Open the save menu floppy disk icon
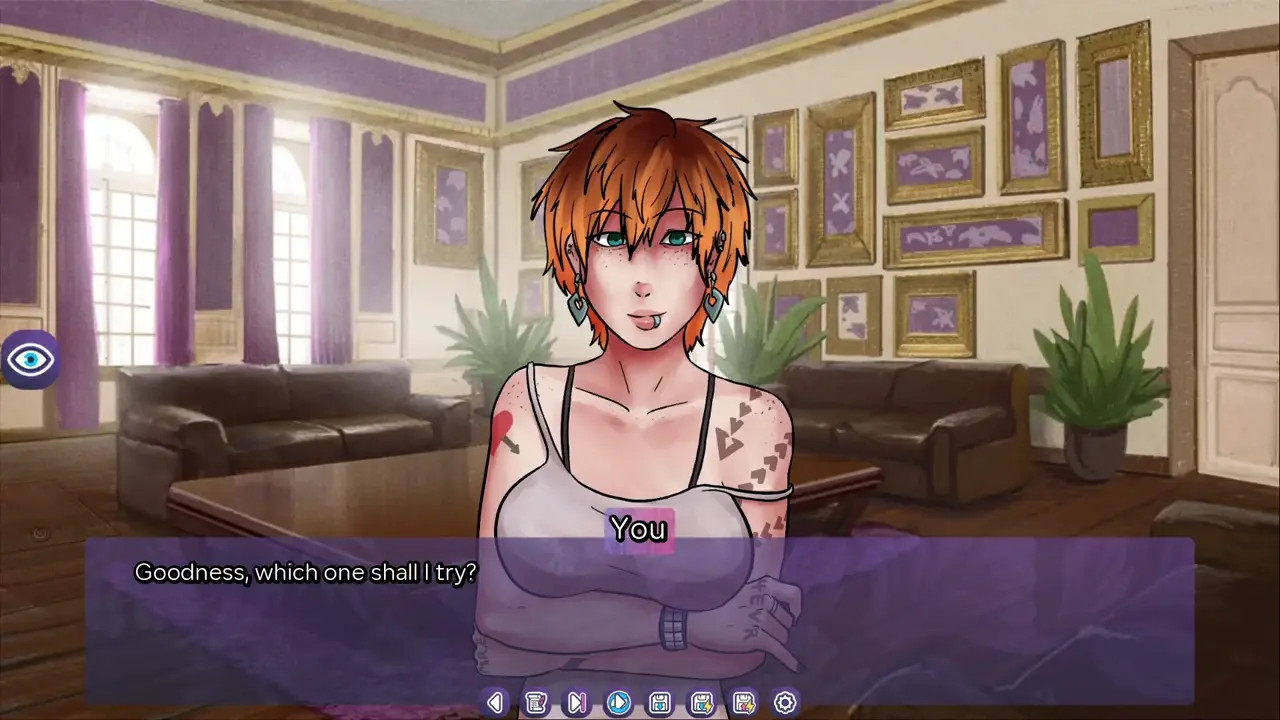Screen dimensions: 1280x720 [660, 703]
